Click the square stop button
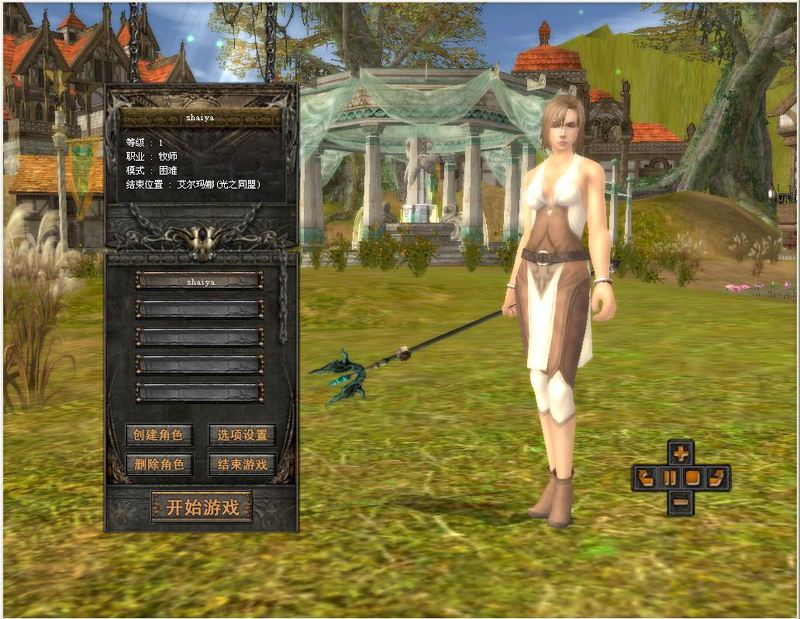The width and height of the screenshot is (800, 619). 693,477
